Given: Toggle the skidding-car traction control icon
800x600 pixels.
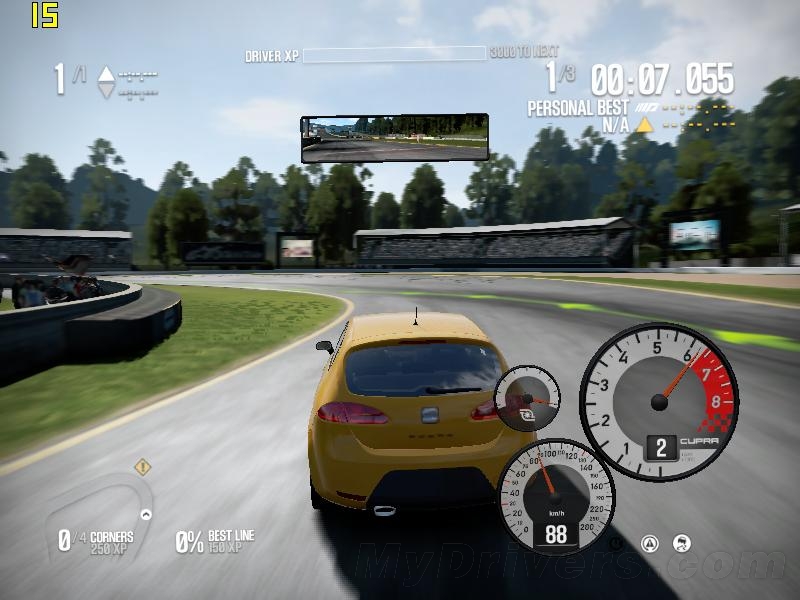Looking at the screenshot, I should (682, 544).
